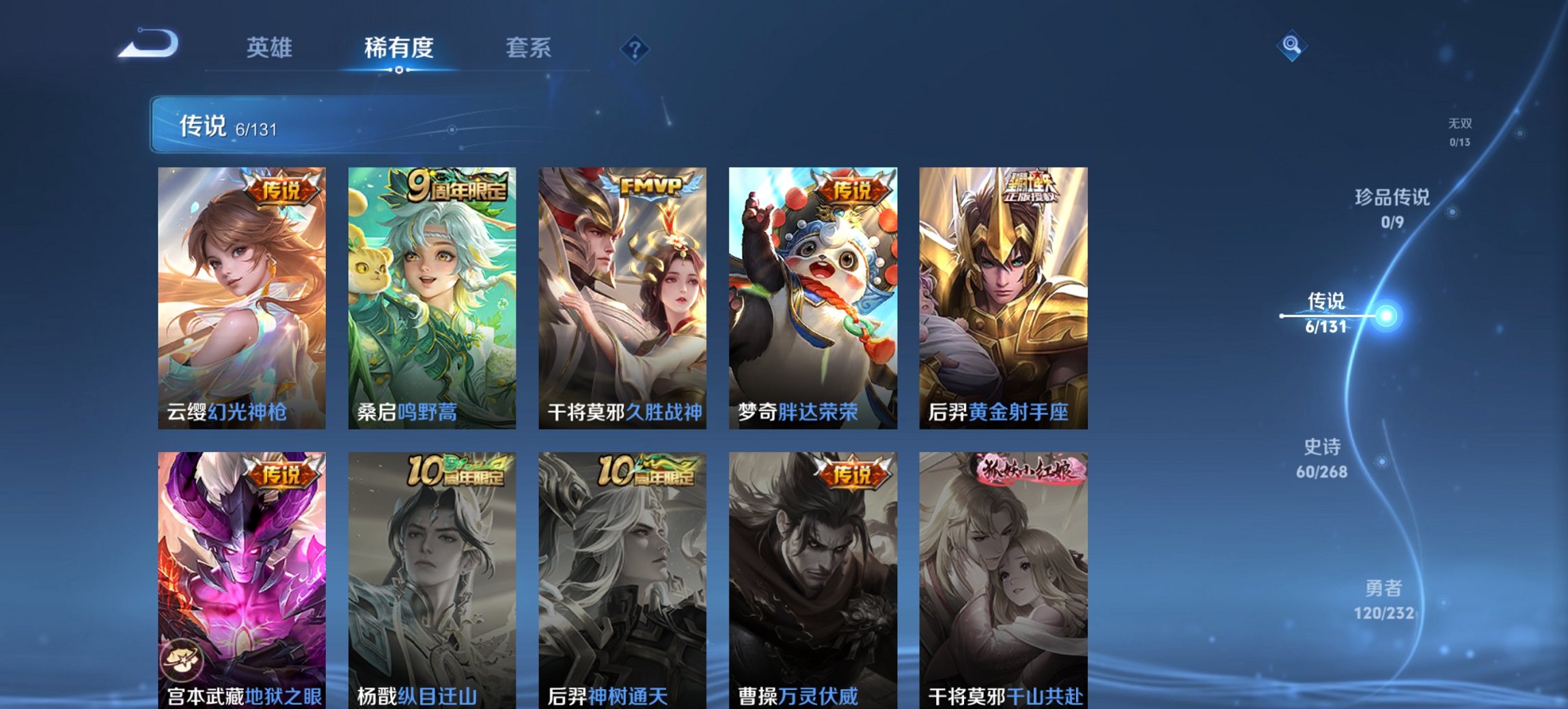
Task: Switch to the 套系 tab
Action: pos(529,48)
